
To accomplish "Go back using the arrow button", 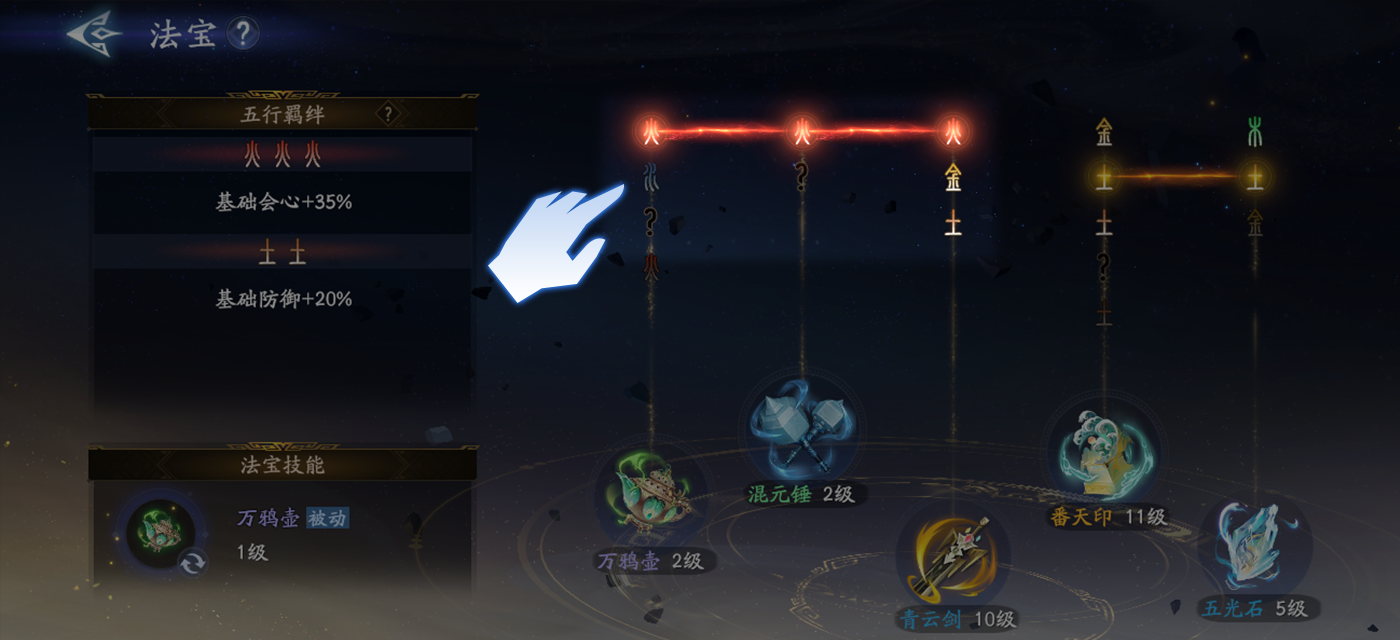I will coord(94,34).
